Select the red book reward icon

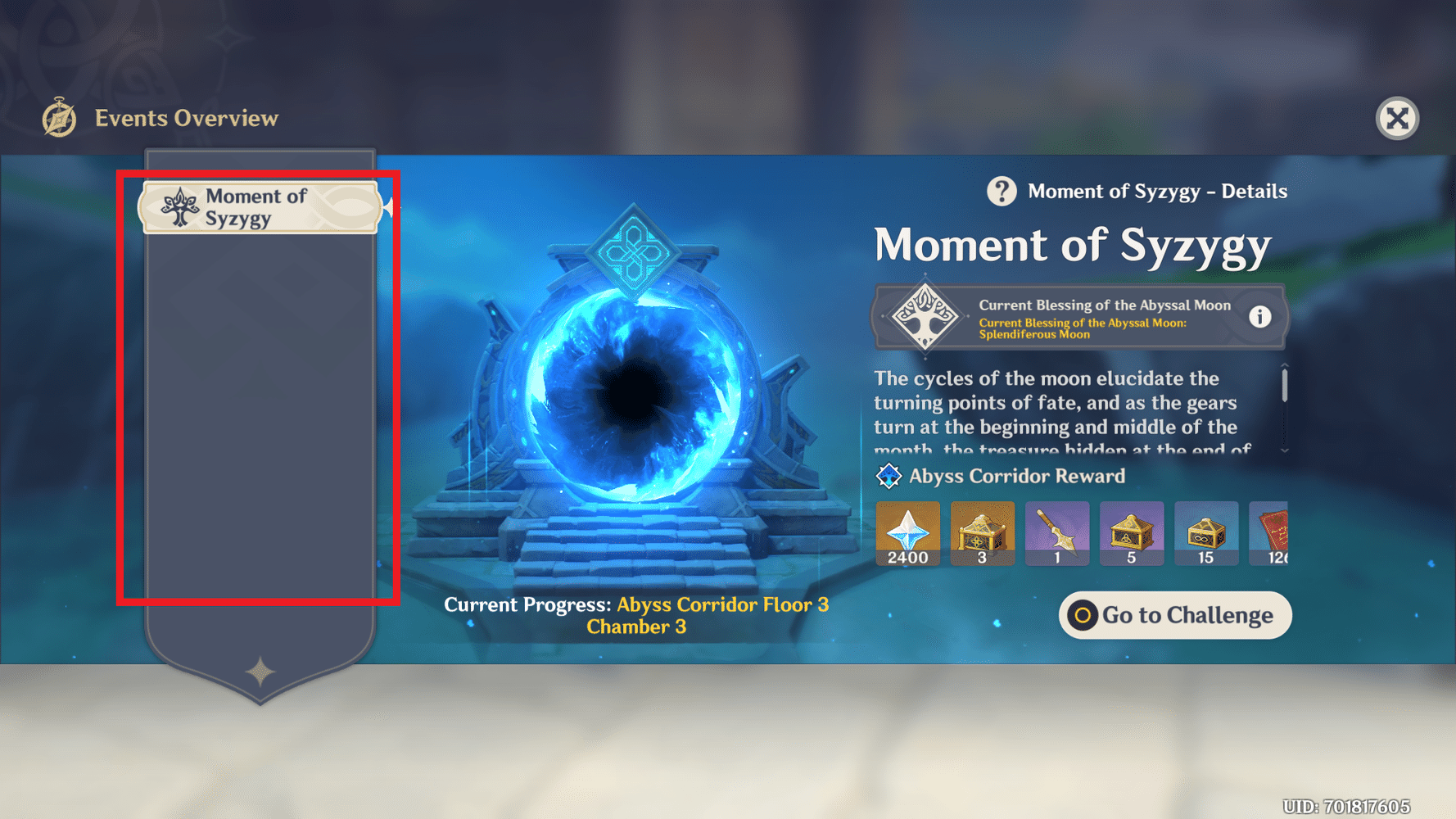[x=1276, y=532]
